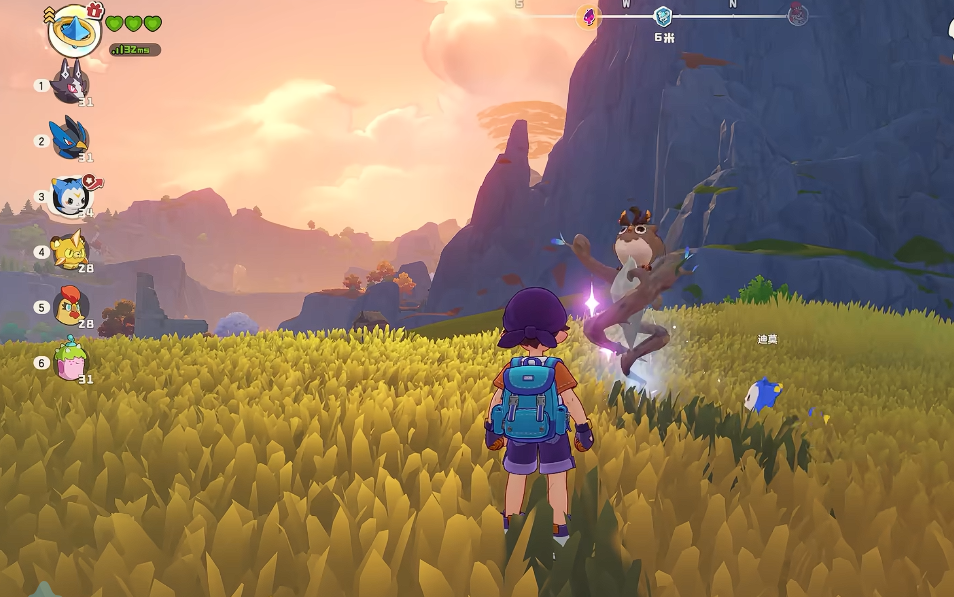This screenshot has width=954, height=597.
Task: Select the blue shield marker on the compass
Action: coord(663,16)
